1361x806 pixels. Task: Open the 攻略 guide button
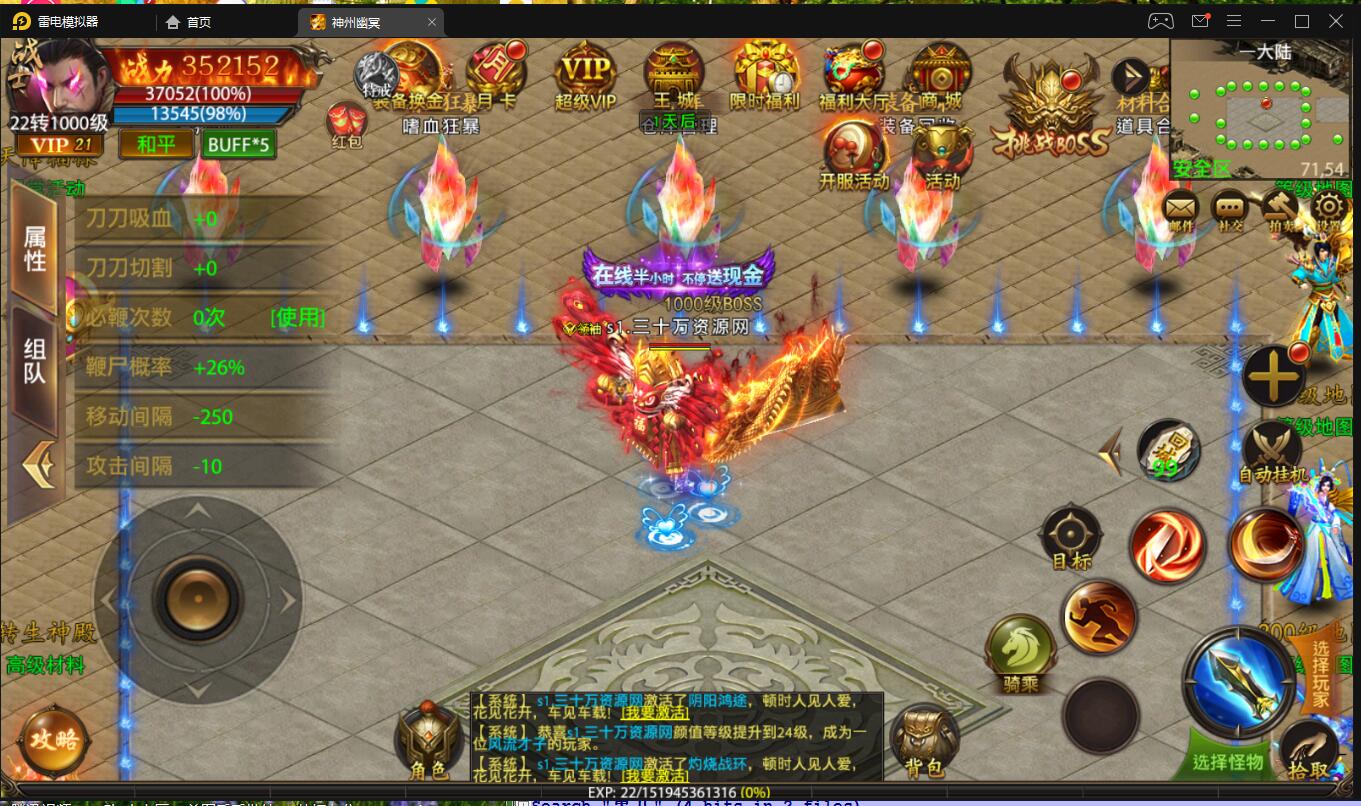tap(53, 740)
